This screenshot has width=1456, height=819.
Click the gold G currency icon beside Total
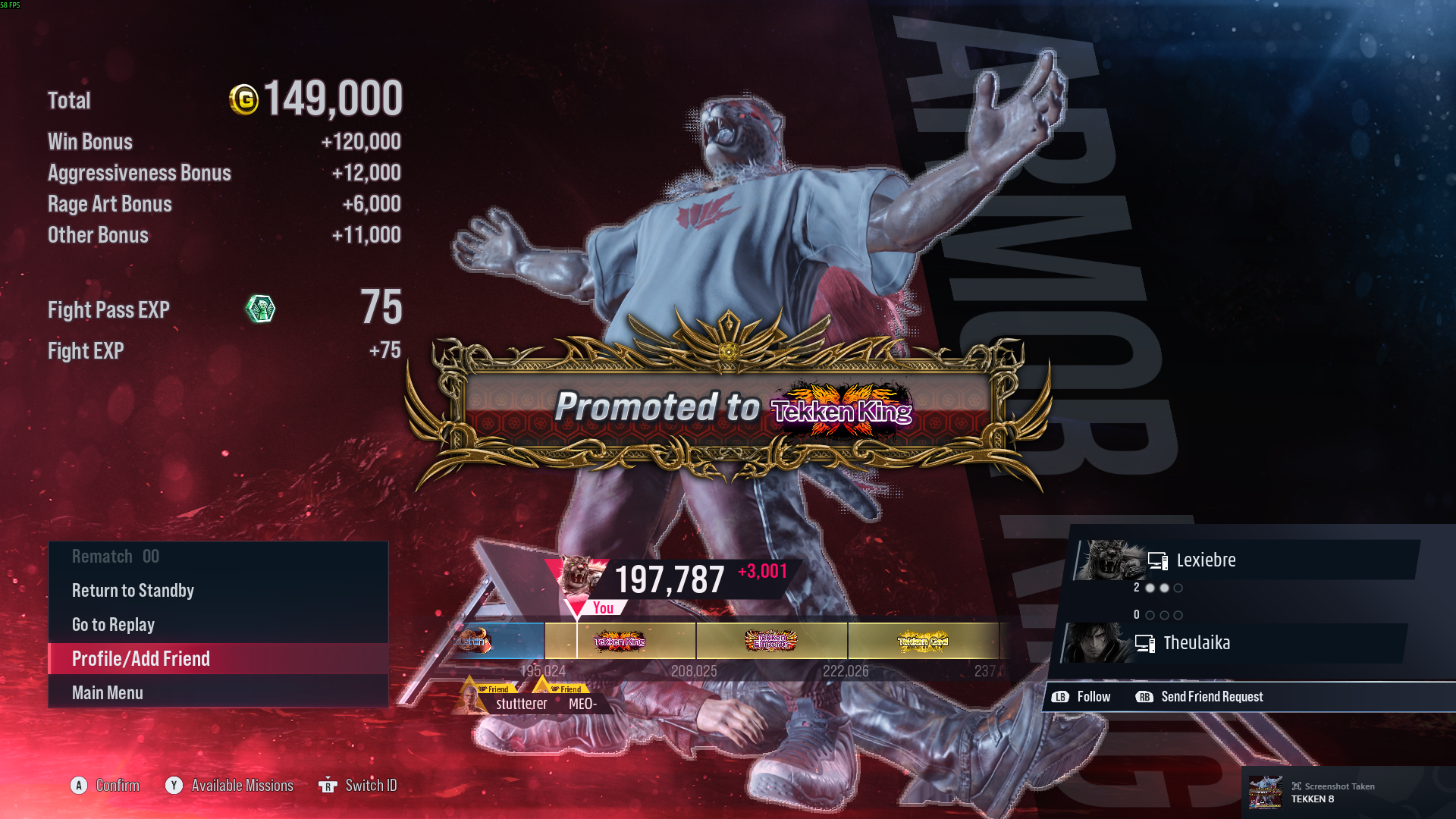coord(244,99)
